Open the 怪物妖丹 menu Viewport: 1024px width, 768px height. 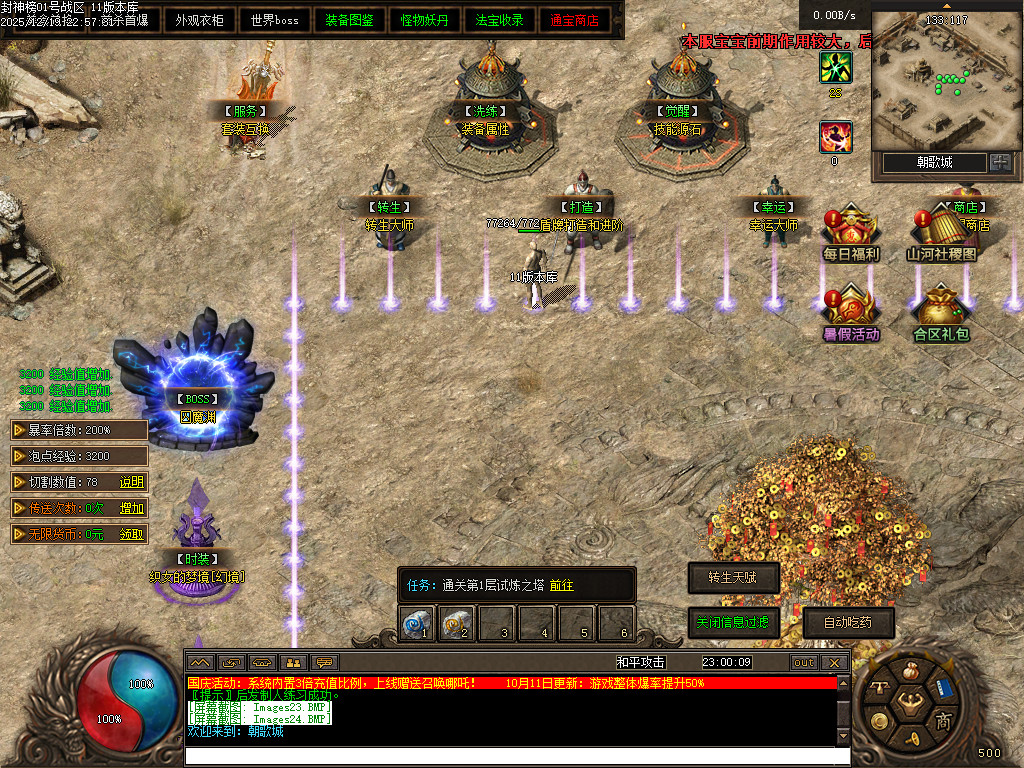click(x=425, y=20)
